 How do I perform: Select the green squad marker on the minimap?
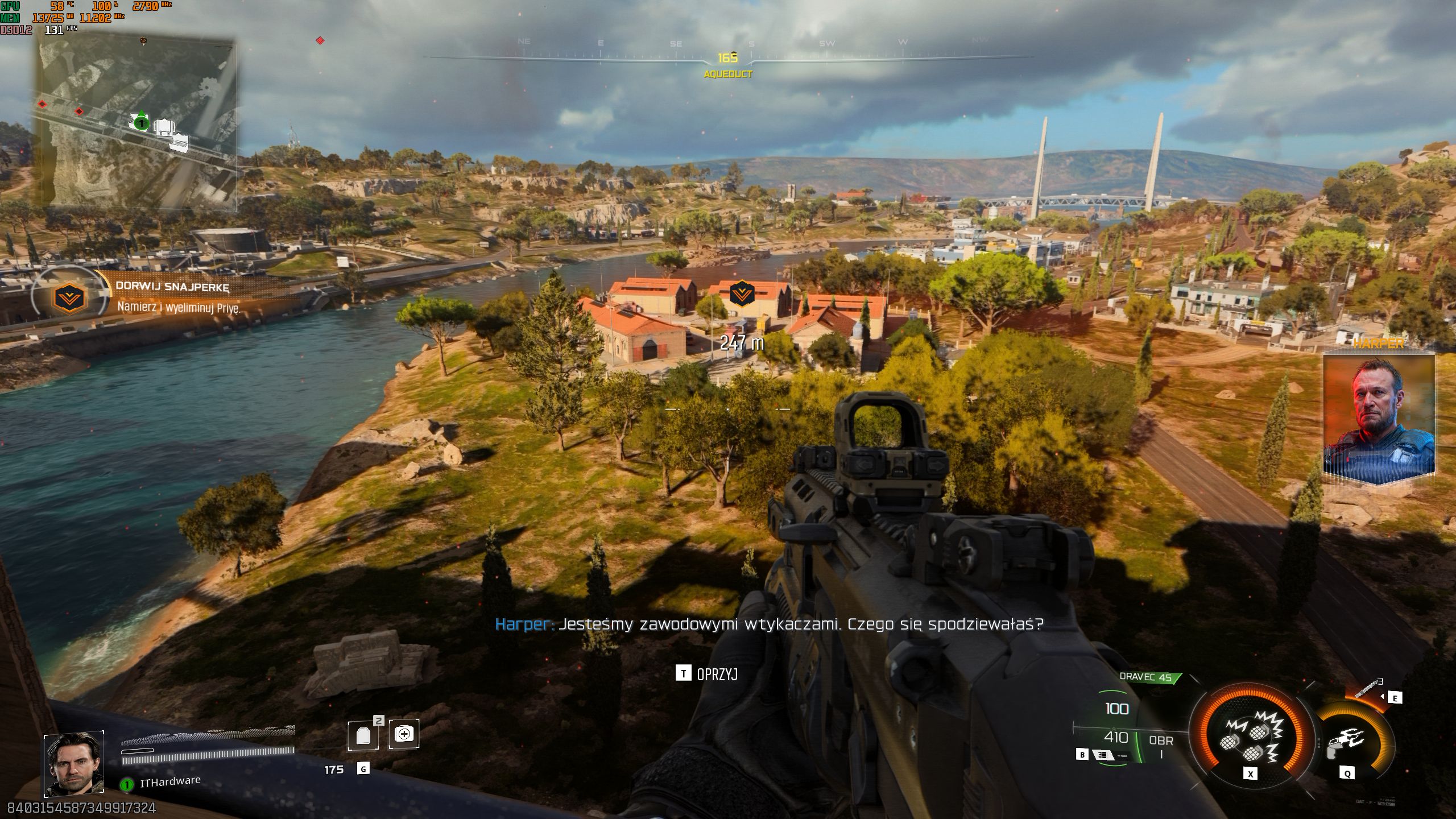(x=141, y=122)
